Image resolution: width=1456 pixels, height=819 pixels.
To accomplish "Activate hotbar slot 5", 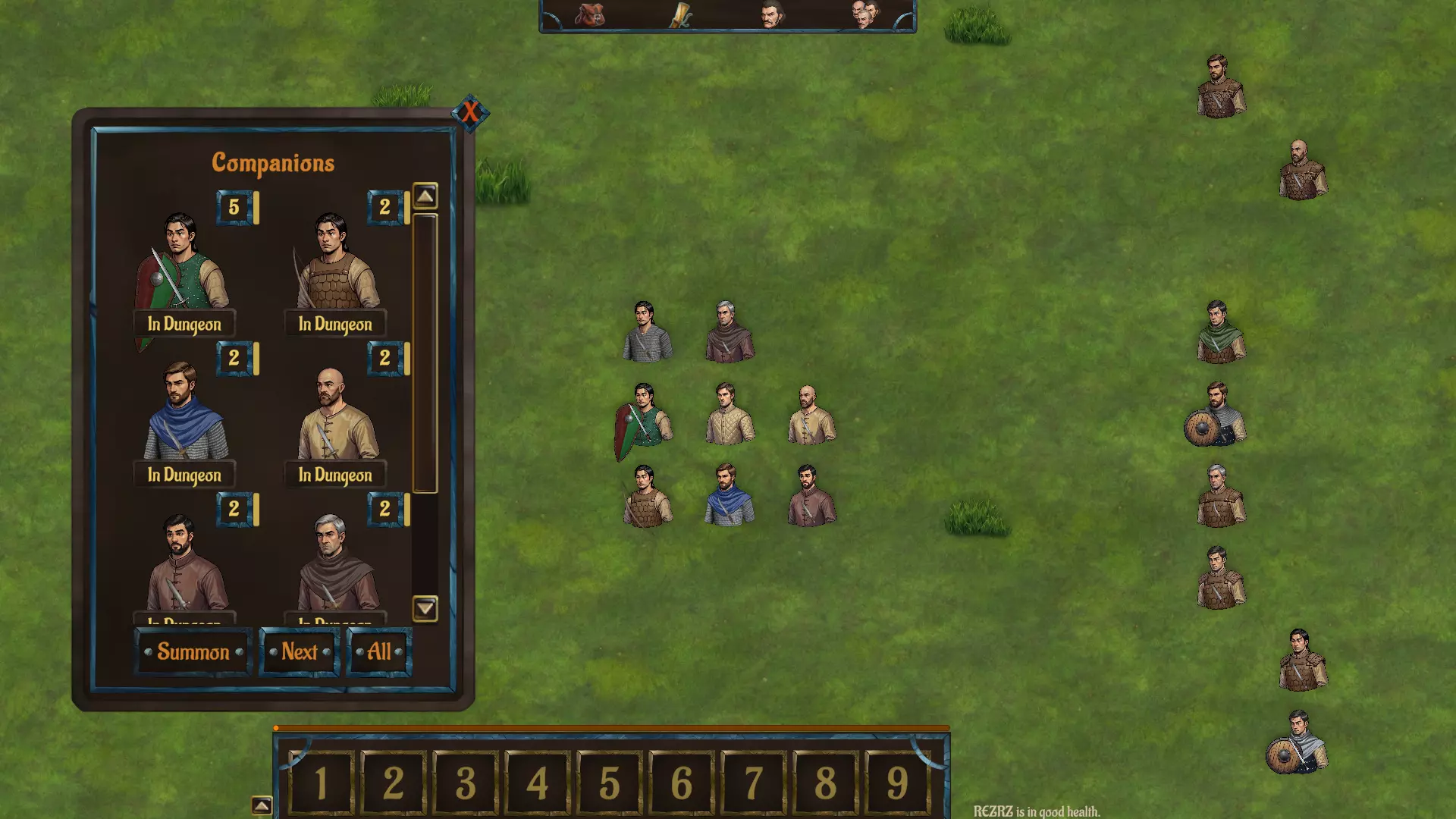I will point(610,783).
